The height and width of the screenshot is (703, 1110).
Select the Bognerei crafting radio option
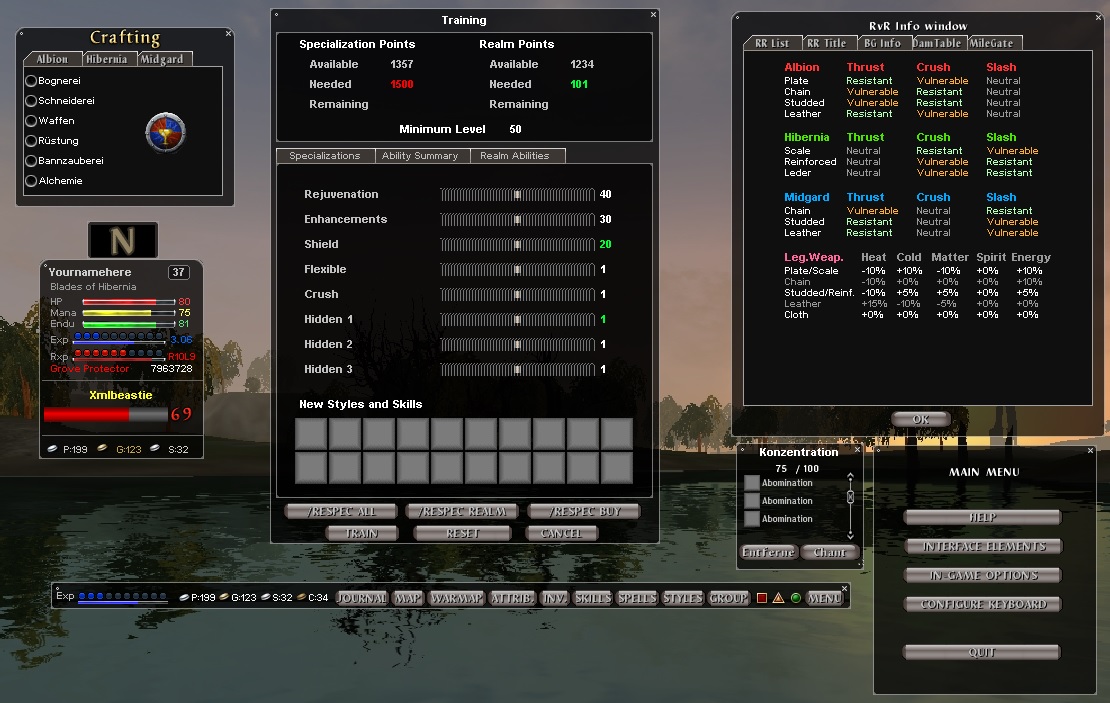[31, 81]
